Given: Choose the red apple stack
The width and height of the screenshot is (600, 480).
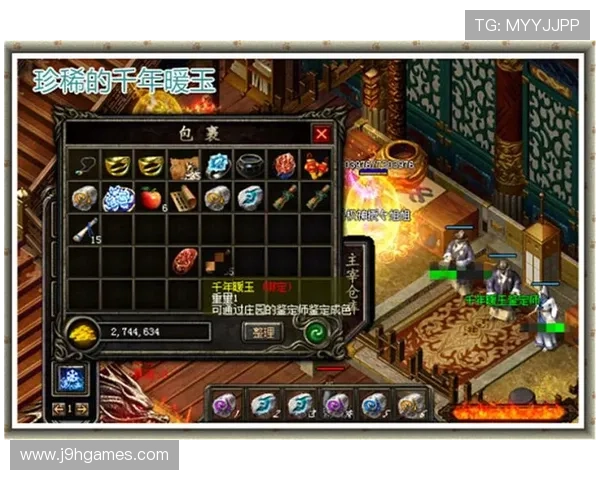Looking at the screenshot, I should point(152,198).
